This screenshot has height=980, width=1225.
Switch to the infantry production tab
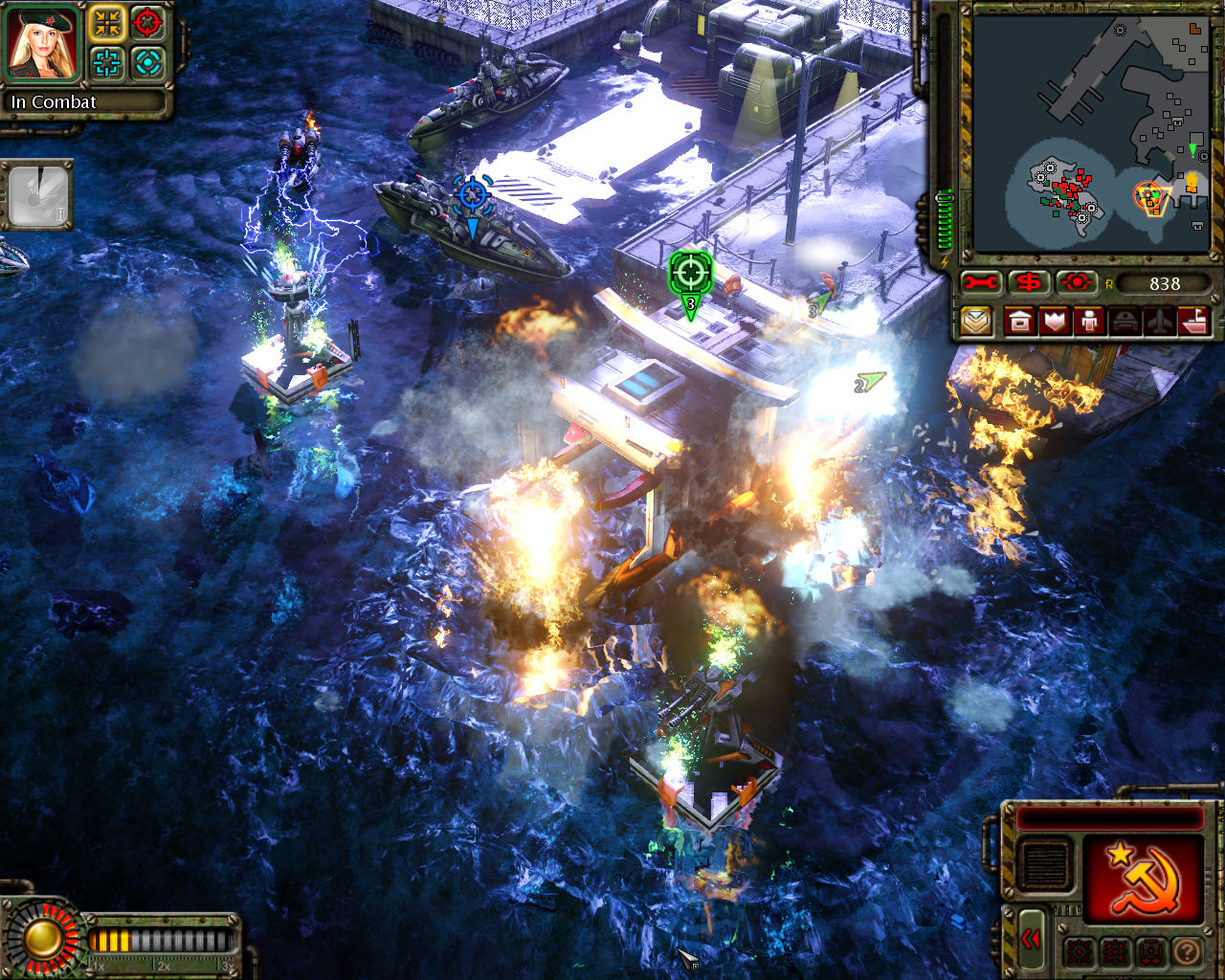point(1088,322)
